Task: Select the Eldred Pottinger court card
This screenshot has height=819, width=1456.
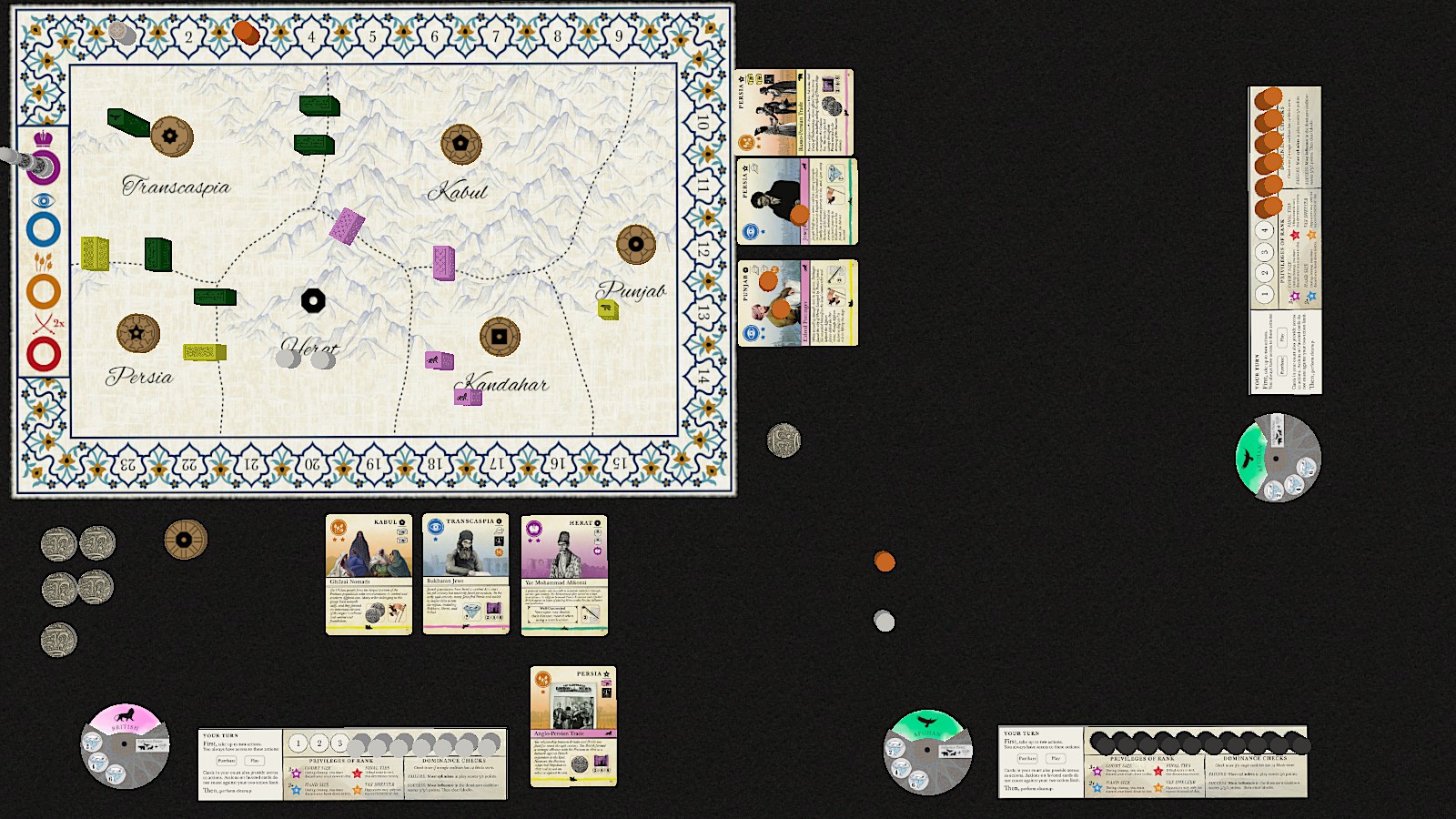Action: [x=797, y=303]
